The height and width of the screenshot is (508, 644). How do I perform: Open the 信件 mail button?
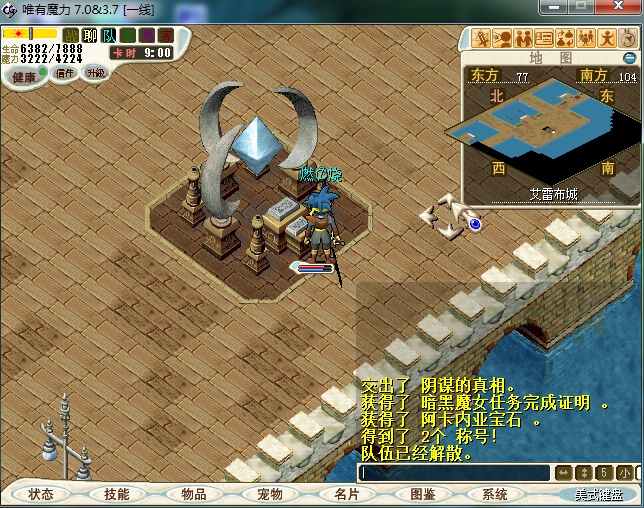coord(65,73)
